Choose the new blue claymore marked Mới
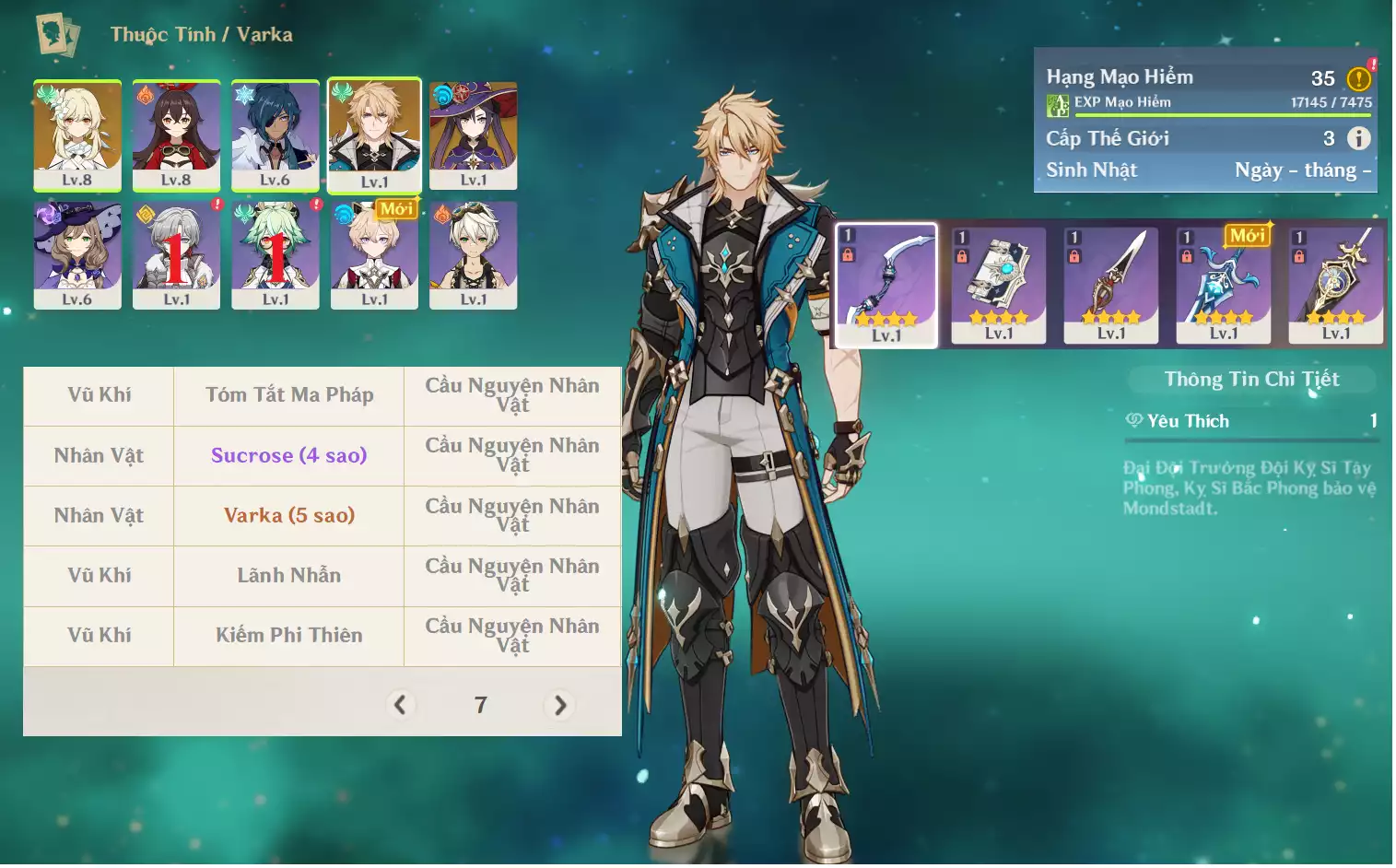The width and height of the screenshot is (1396, 868). tap(1224, 285)
